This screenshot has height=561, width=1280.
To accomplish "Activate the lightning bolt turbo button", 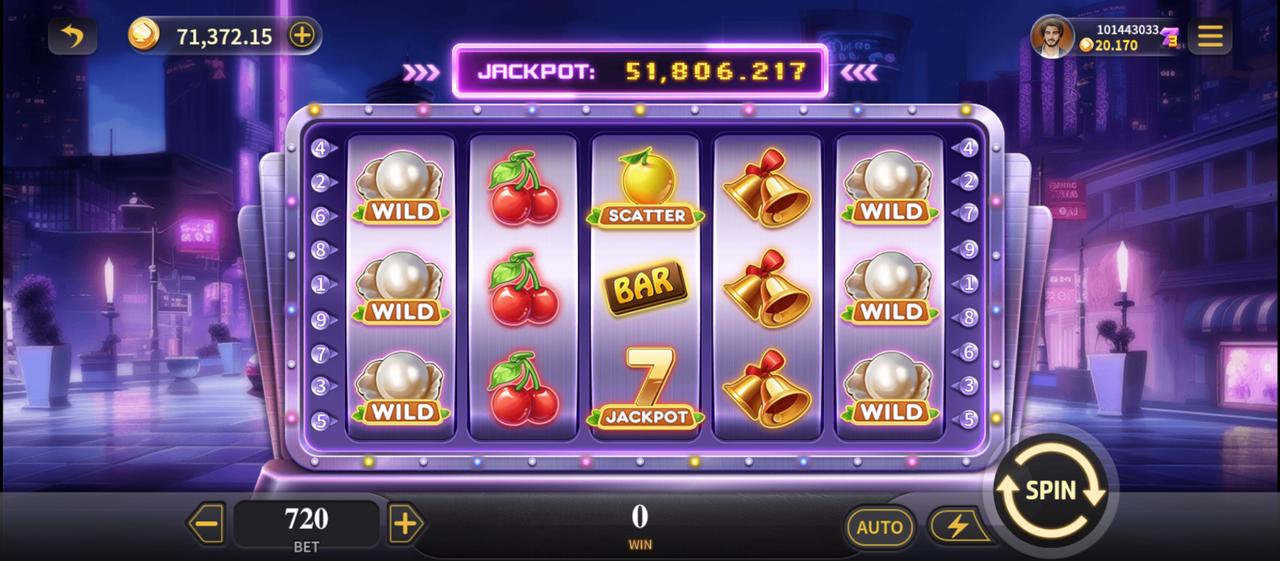I will 956,526.
